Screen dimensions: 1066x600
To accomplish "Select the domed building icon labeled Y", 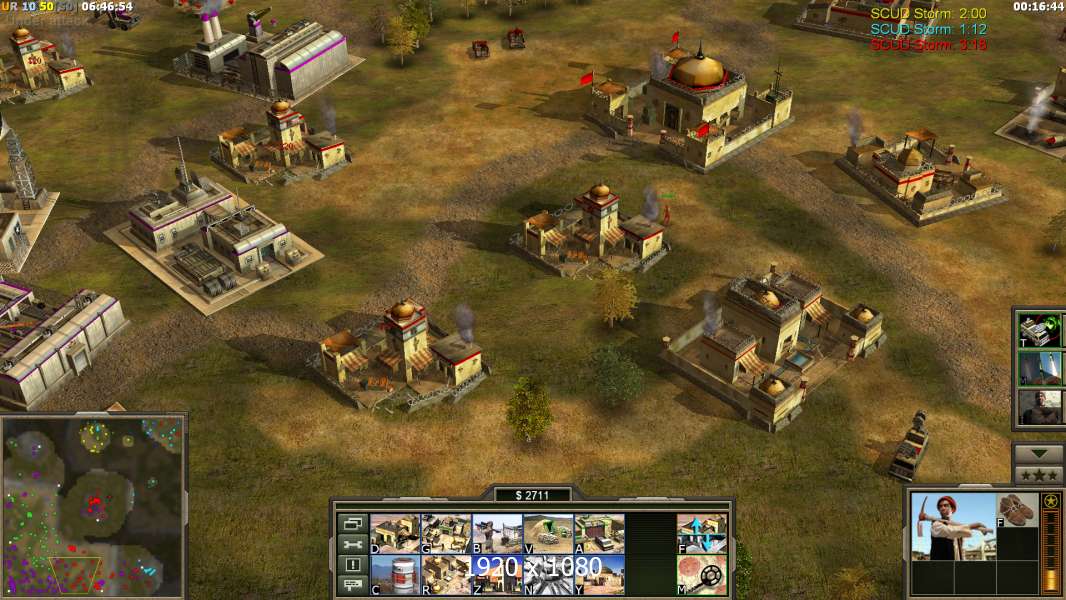I will pyautogui.click(x=599, y=575).
